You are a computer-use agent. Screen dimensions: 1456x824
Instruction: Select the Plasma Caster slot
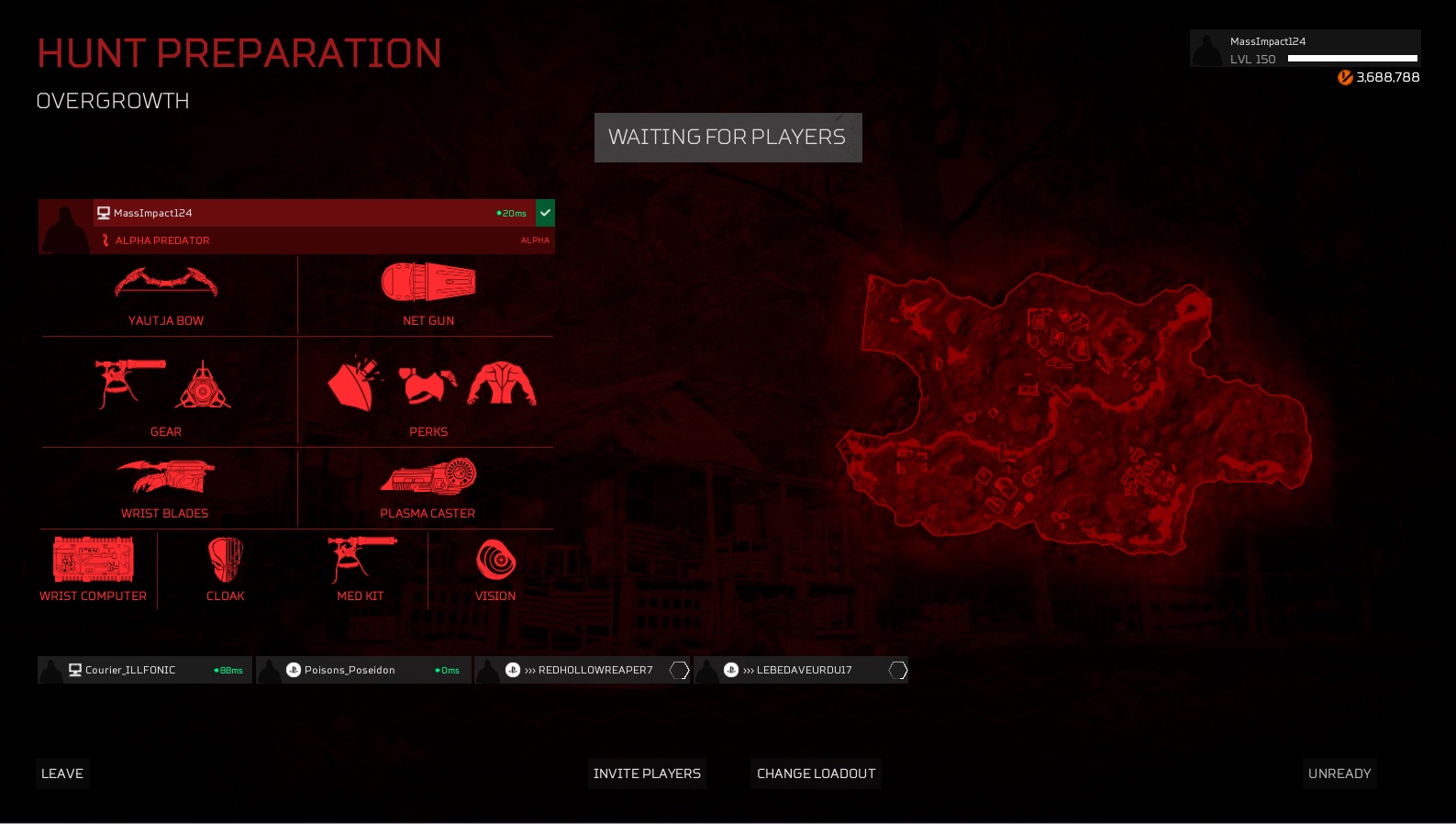pos(428,488)
